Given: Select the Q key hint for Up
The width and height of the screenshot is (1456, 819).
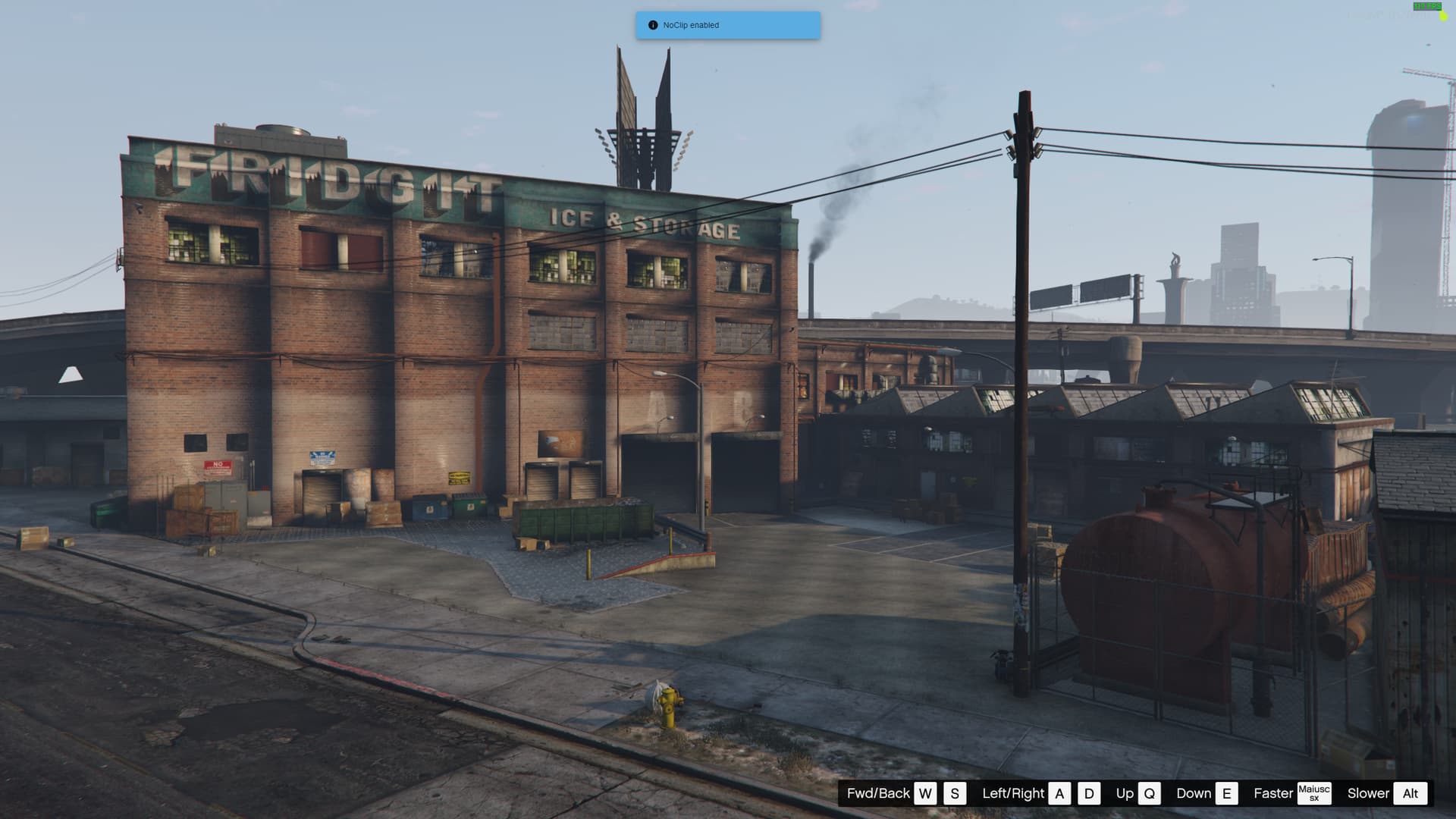Looking at the screenshot, I should 1150,793.
